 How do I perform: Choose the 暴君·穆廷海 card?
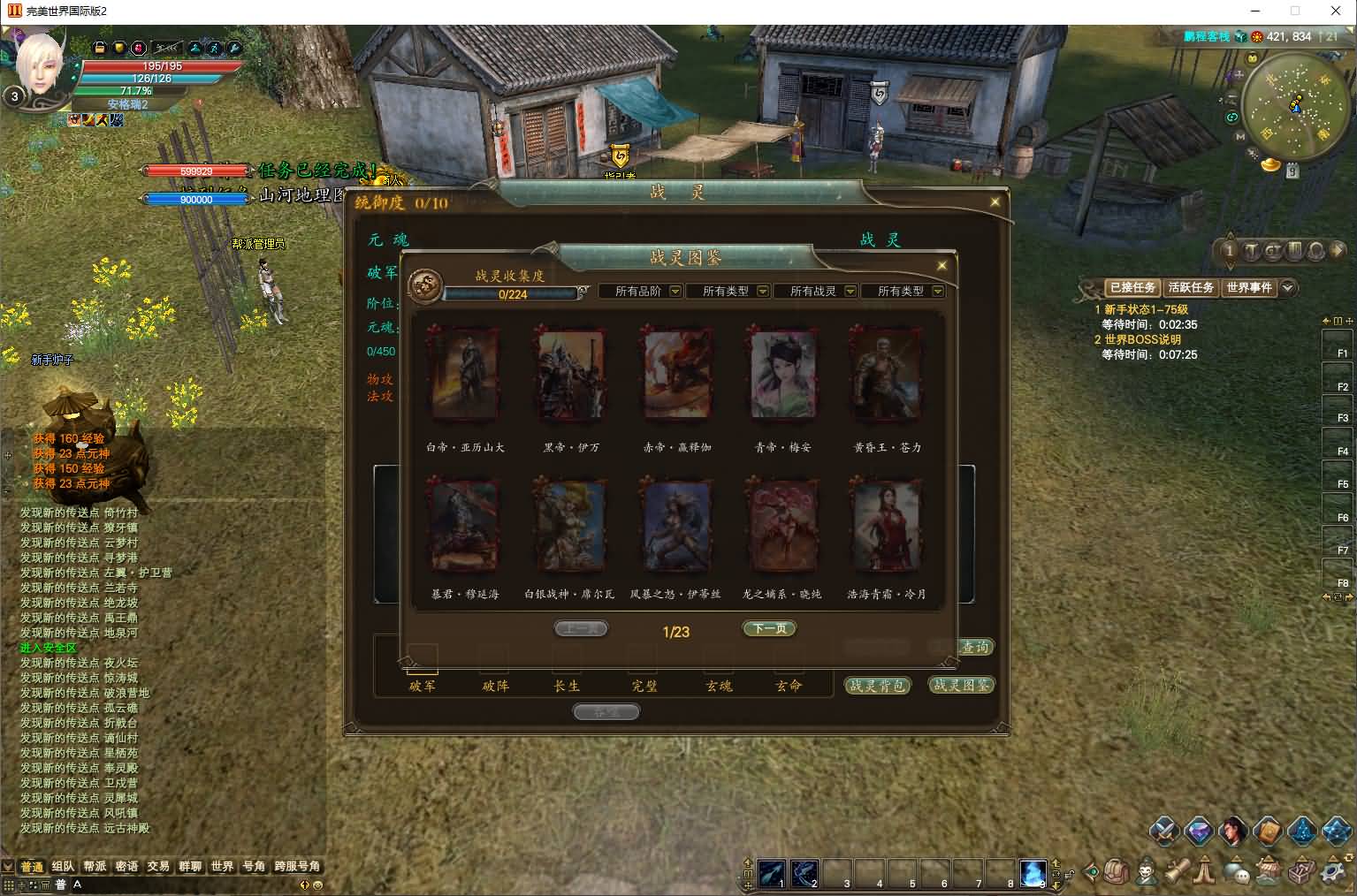click(464, 526)
